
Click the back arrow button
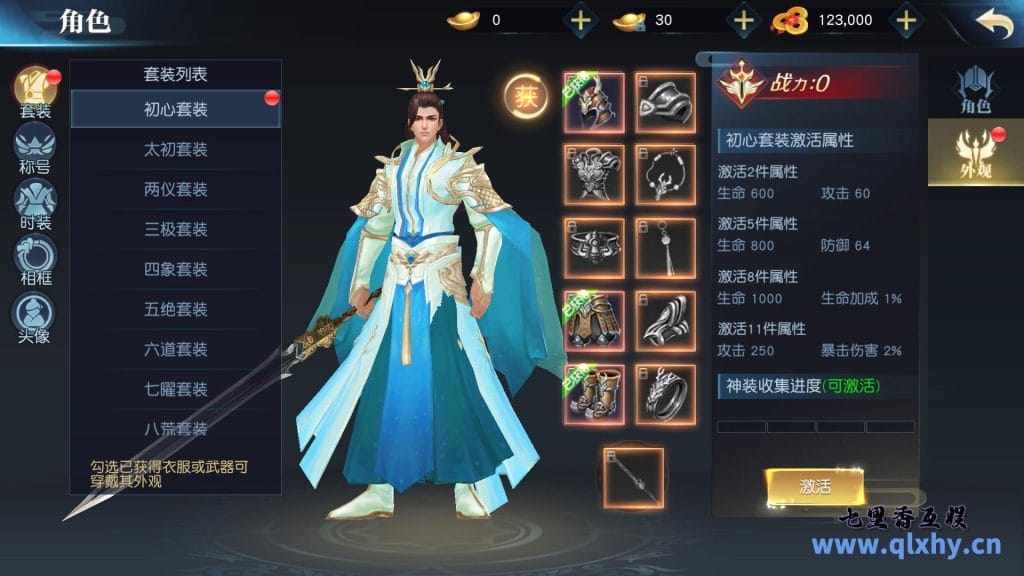point(994,22)
